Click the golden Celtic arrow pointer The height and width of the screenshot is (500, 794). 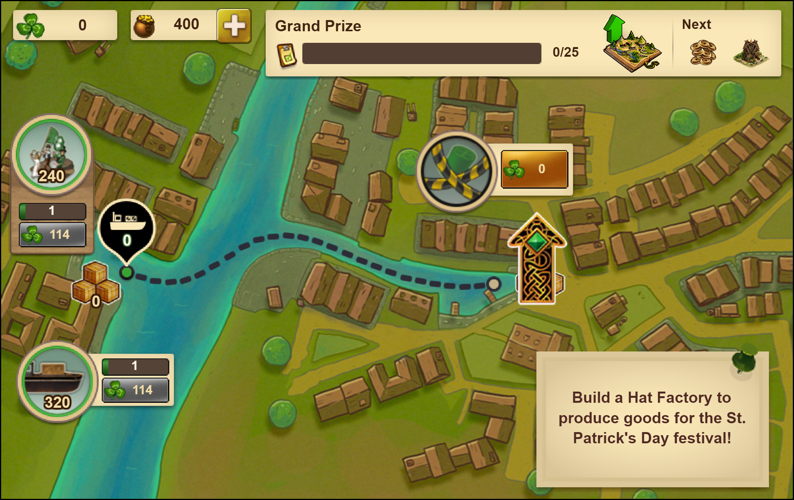click(537, 258)
